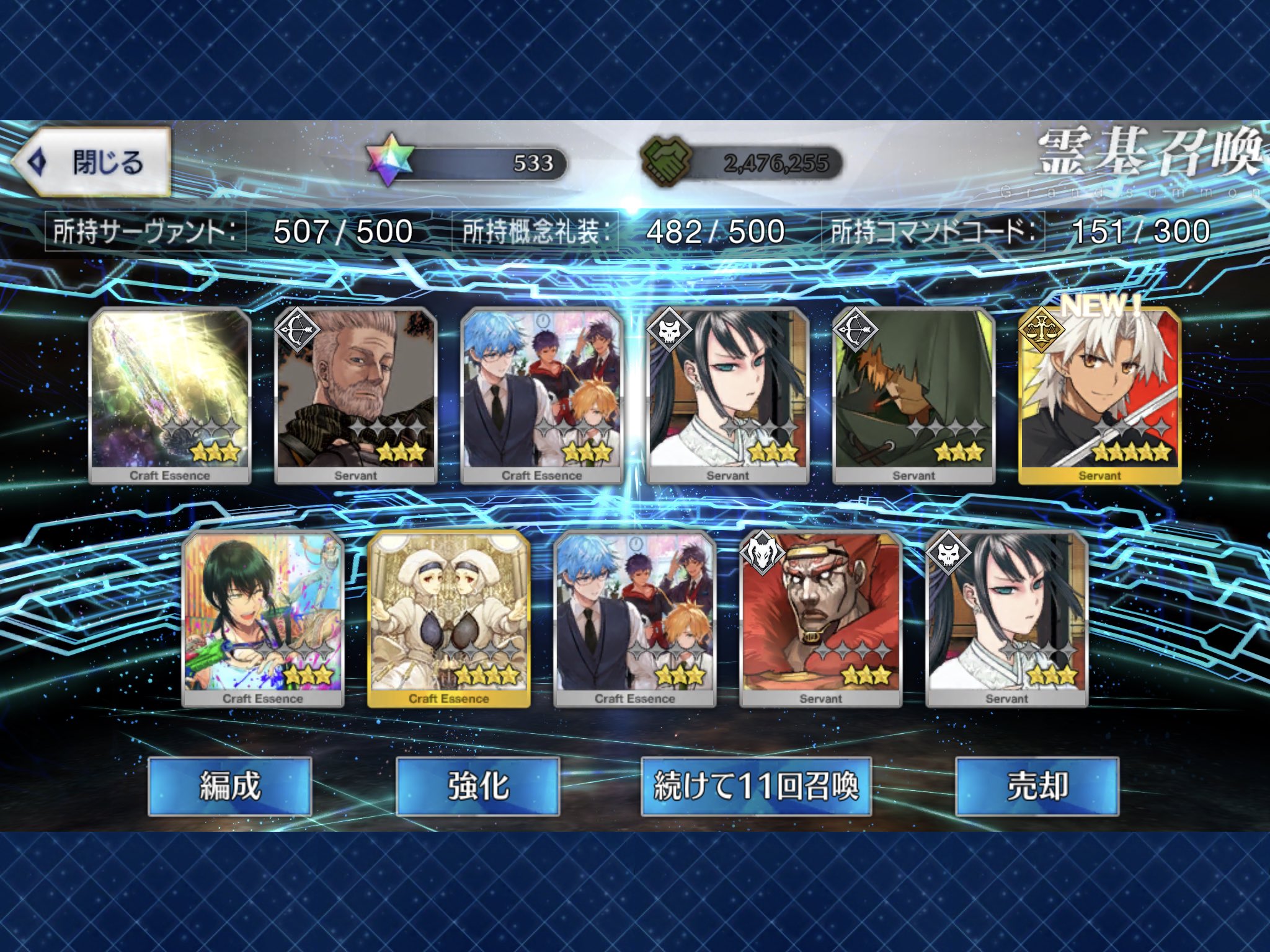Select the NEW five-star white-haired Ruler servant

click(1099, 395)
